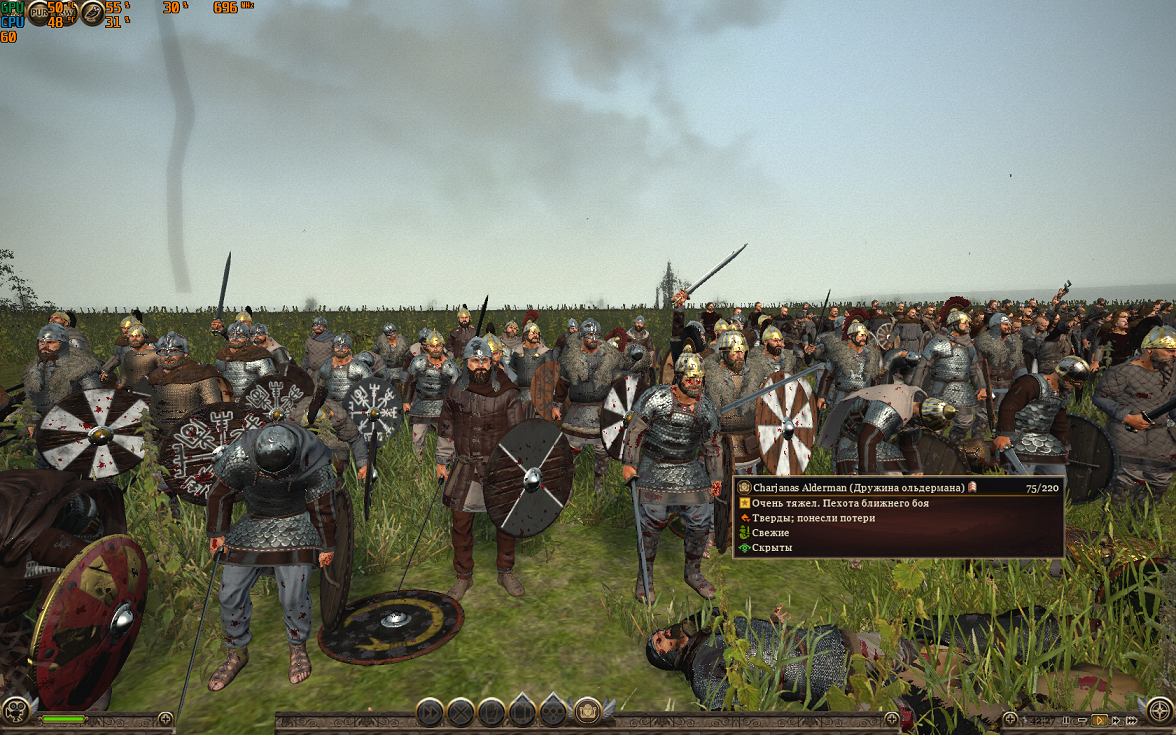The image size is (1176, 735).
Task: Expand the panel beside the green bar
Action: coord(166,718)
